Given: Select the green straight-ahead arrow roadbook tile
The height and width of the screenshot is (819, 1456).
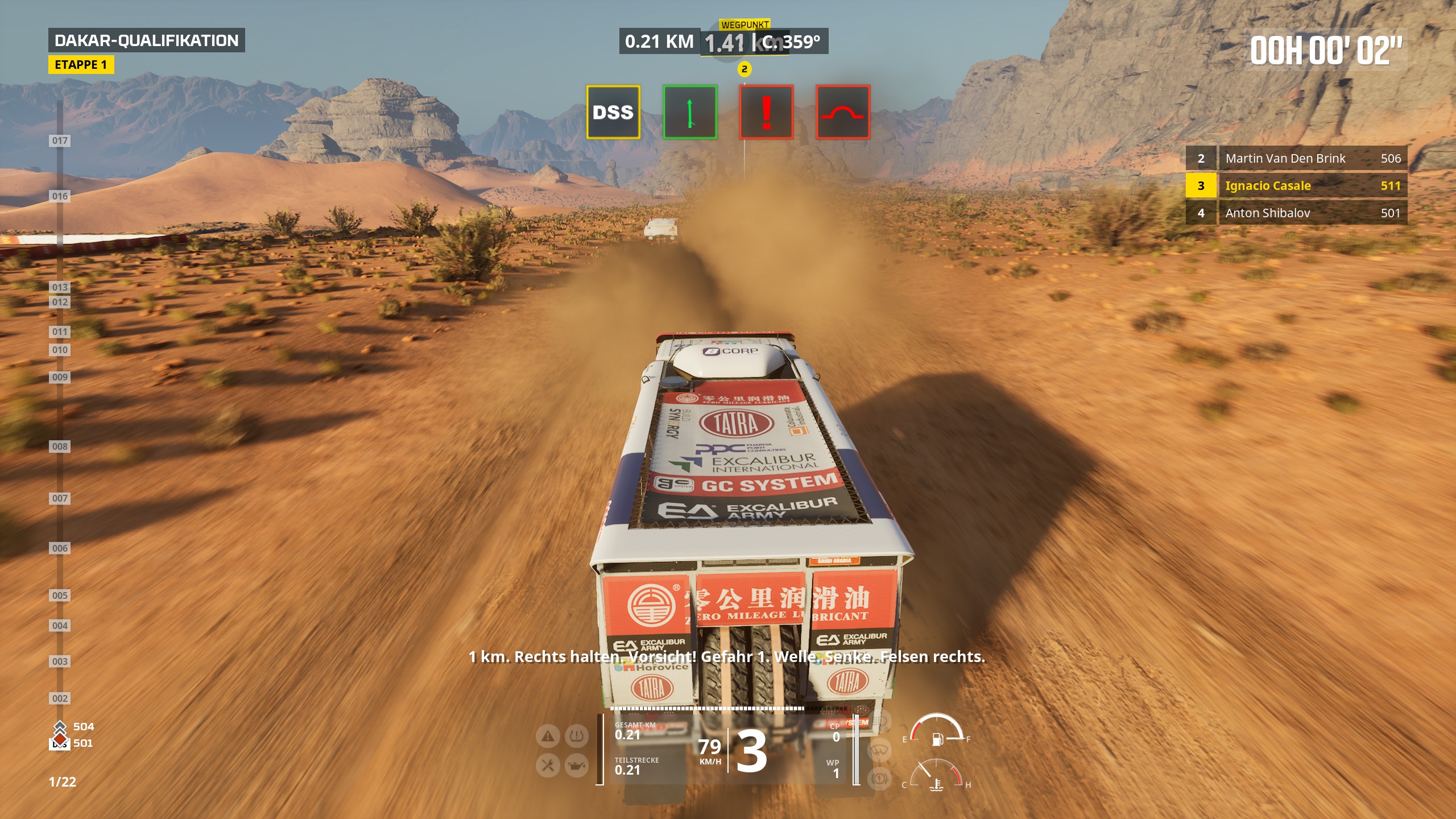Looking at the screenshot, I should (690, 112).
